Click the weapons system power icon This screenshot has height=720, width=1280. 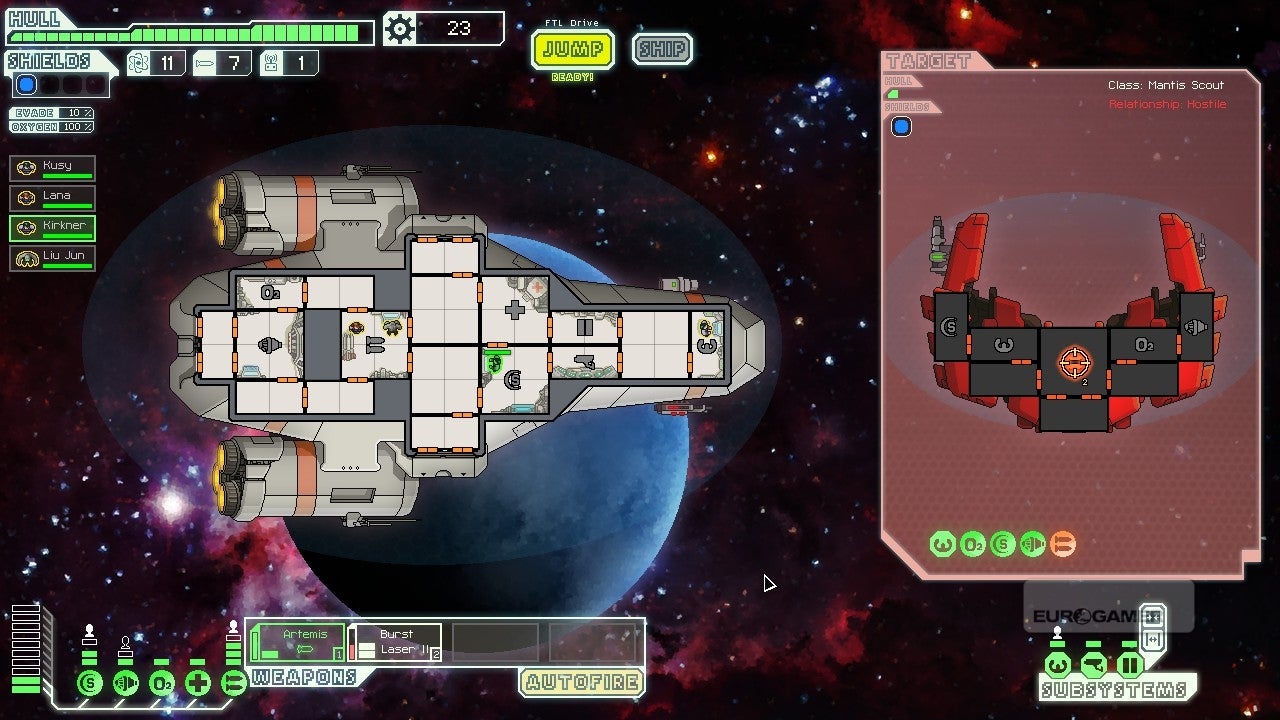(233, 684)
